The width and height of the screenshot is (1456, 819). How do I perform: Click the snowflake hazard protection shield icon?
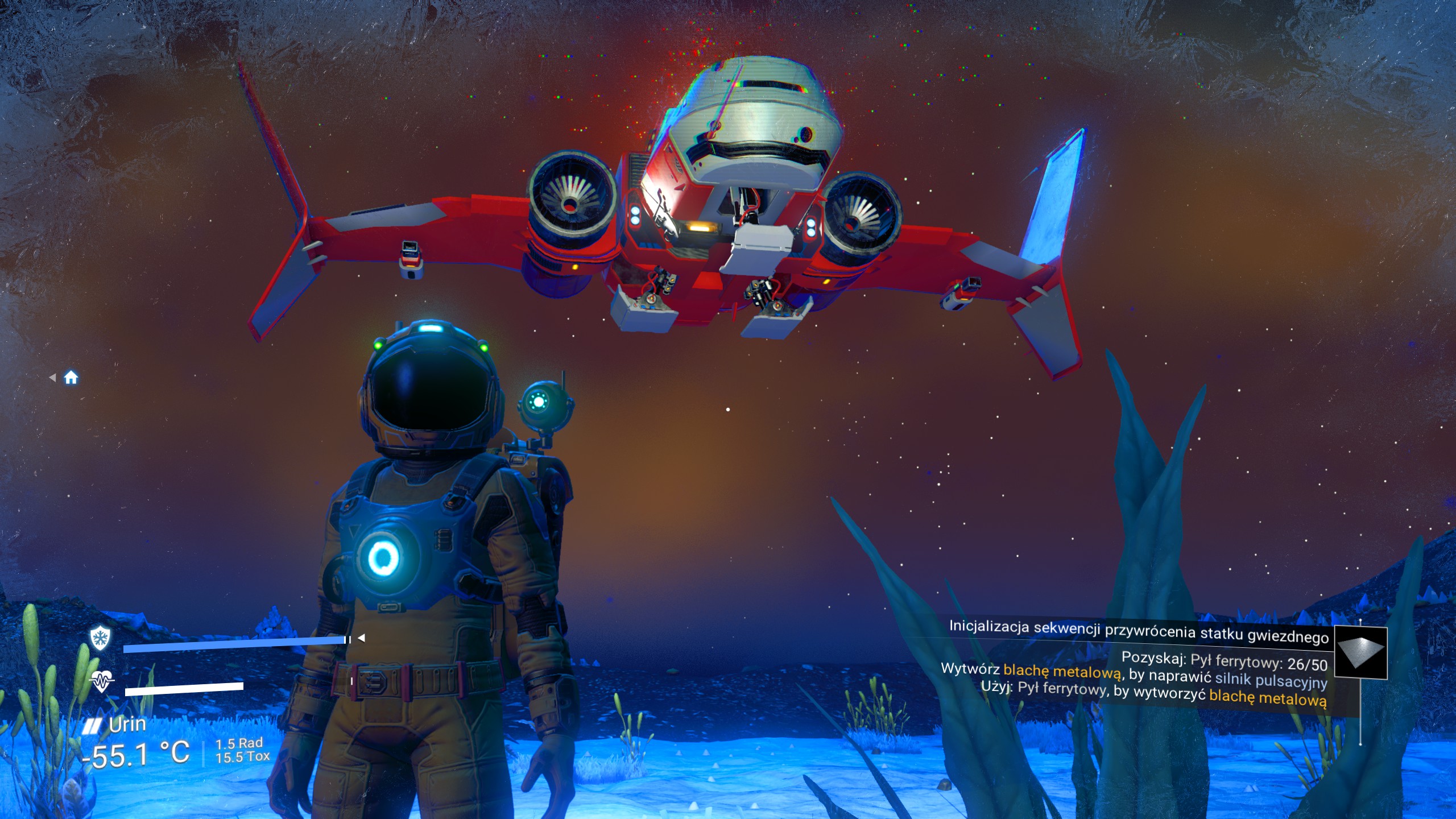pos(100,639)
